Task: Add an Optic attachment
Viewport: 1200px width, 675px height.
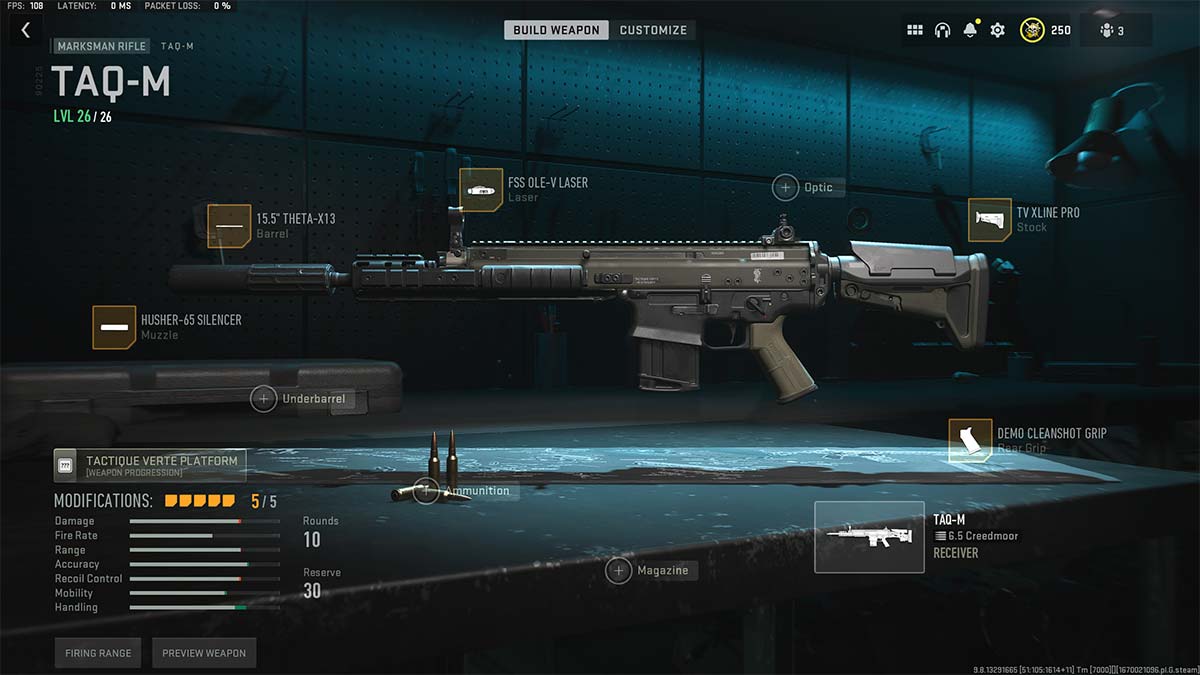Action: (787, 187)
